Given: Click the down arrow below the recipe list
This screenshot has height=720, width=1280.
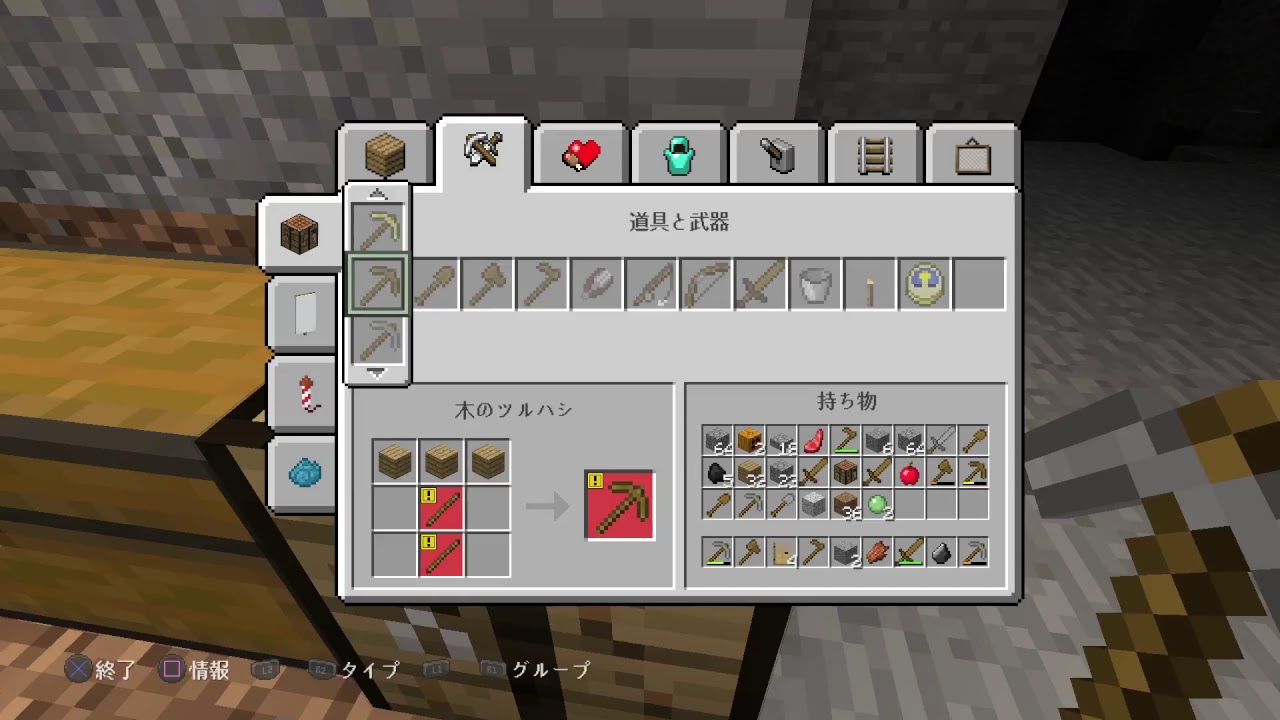Looking at the screenshot, I should pos(377,374).
